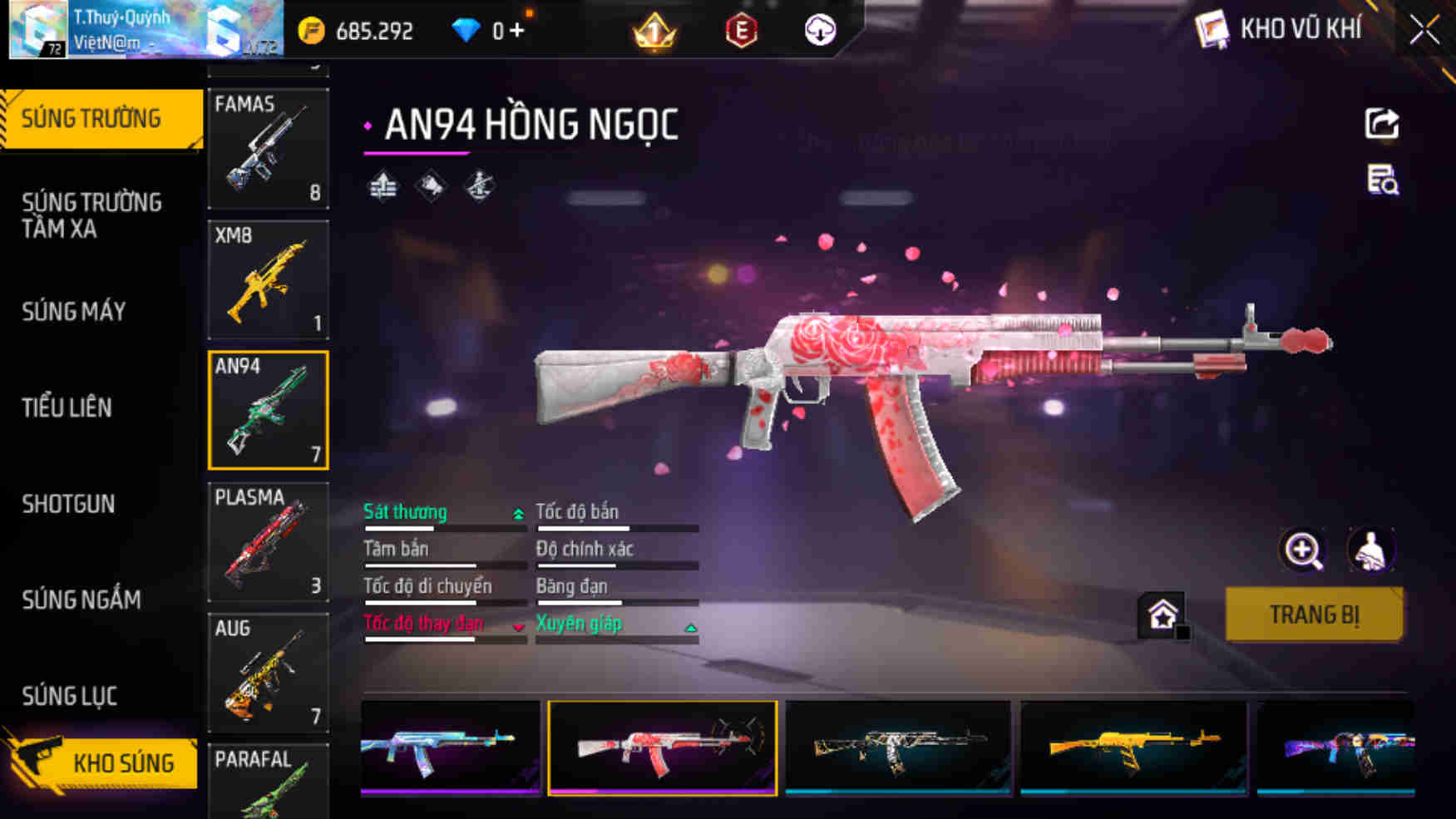1456x819 pixels.
Task: Show the TIỂU LIÊN weapons
Action: pyautogui.click(x=67, y=407)
